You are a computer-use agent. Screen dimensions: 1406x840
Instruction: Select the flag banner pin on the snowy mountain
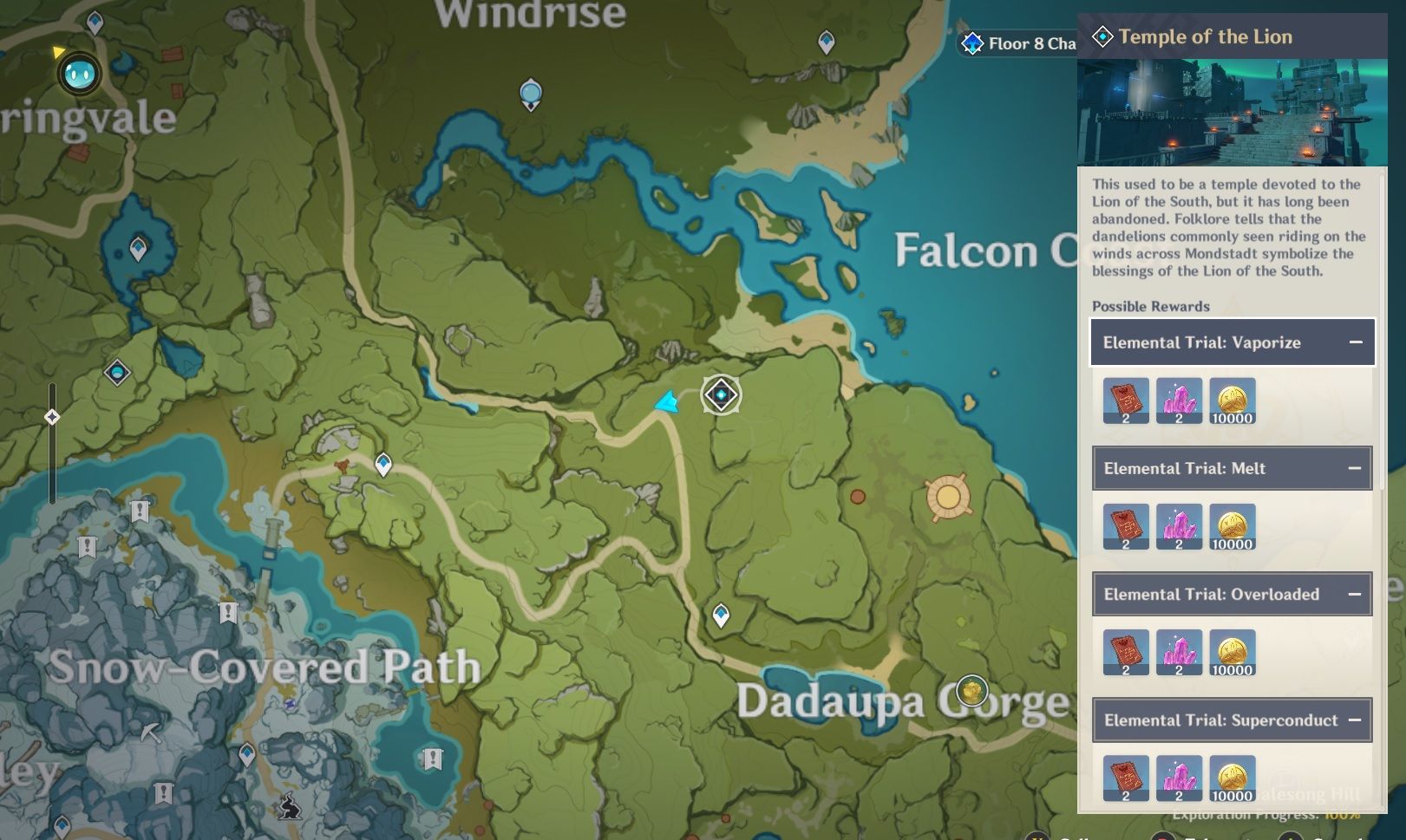228,610
